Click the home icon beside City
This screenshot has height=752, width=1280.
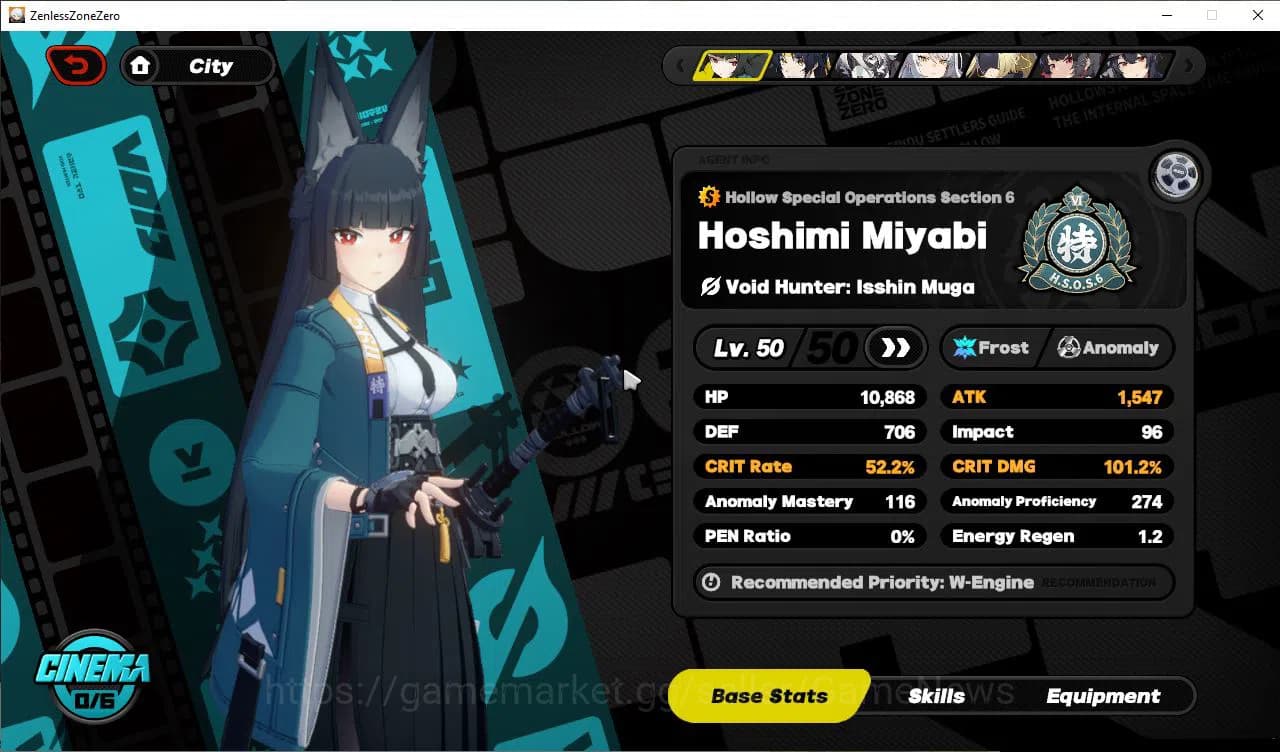tap(141, 65)
